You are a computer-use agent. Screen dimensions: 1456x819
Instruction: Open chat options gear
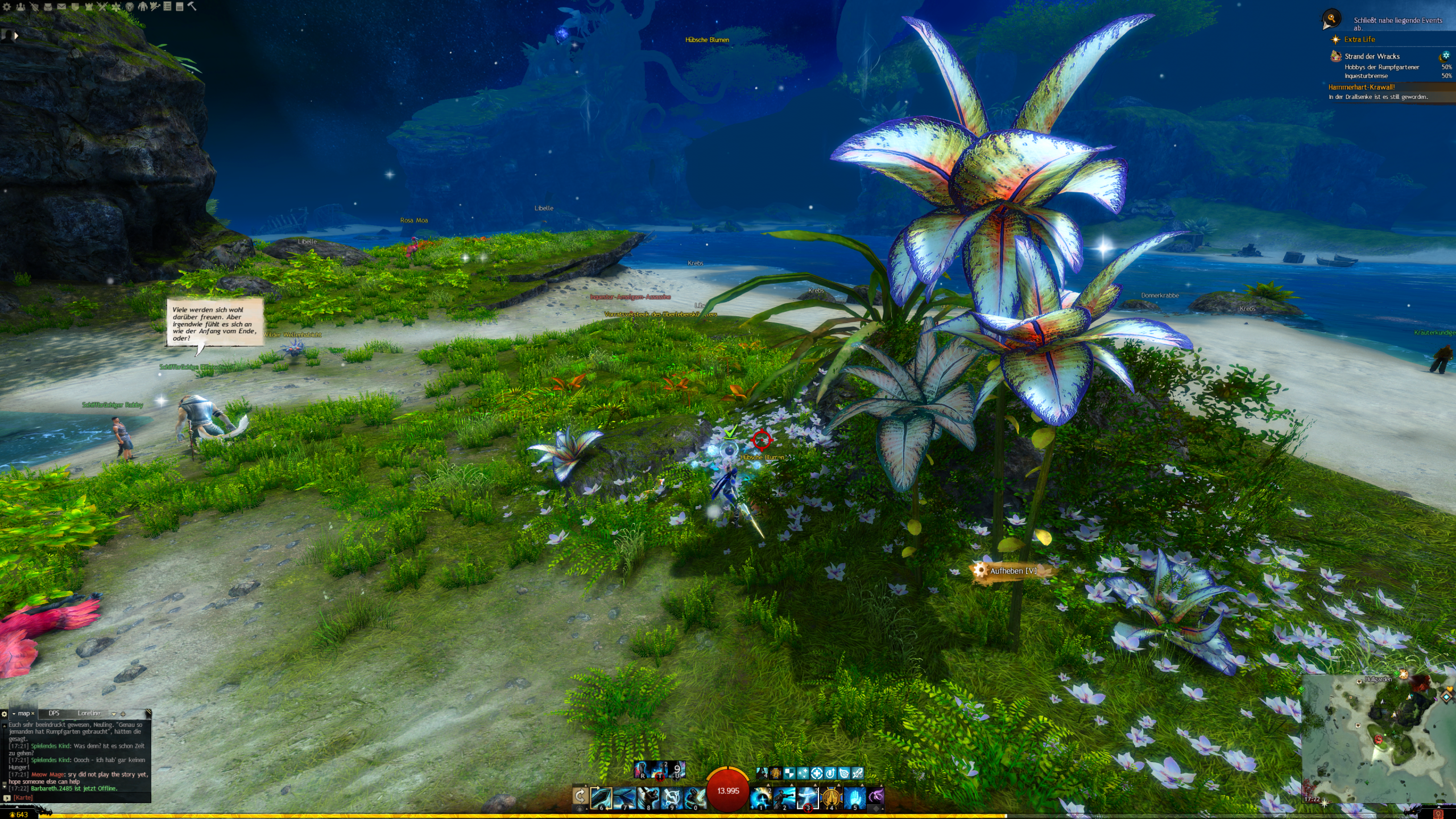pos(5,714)
